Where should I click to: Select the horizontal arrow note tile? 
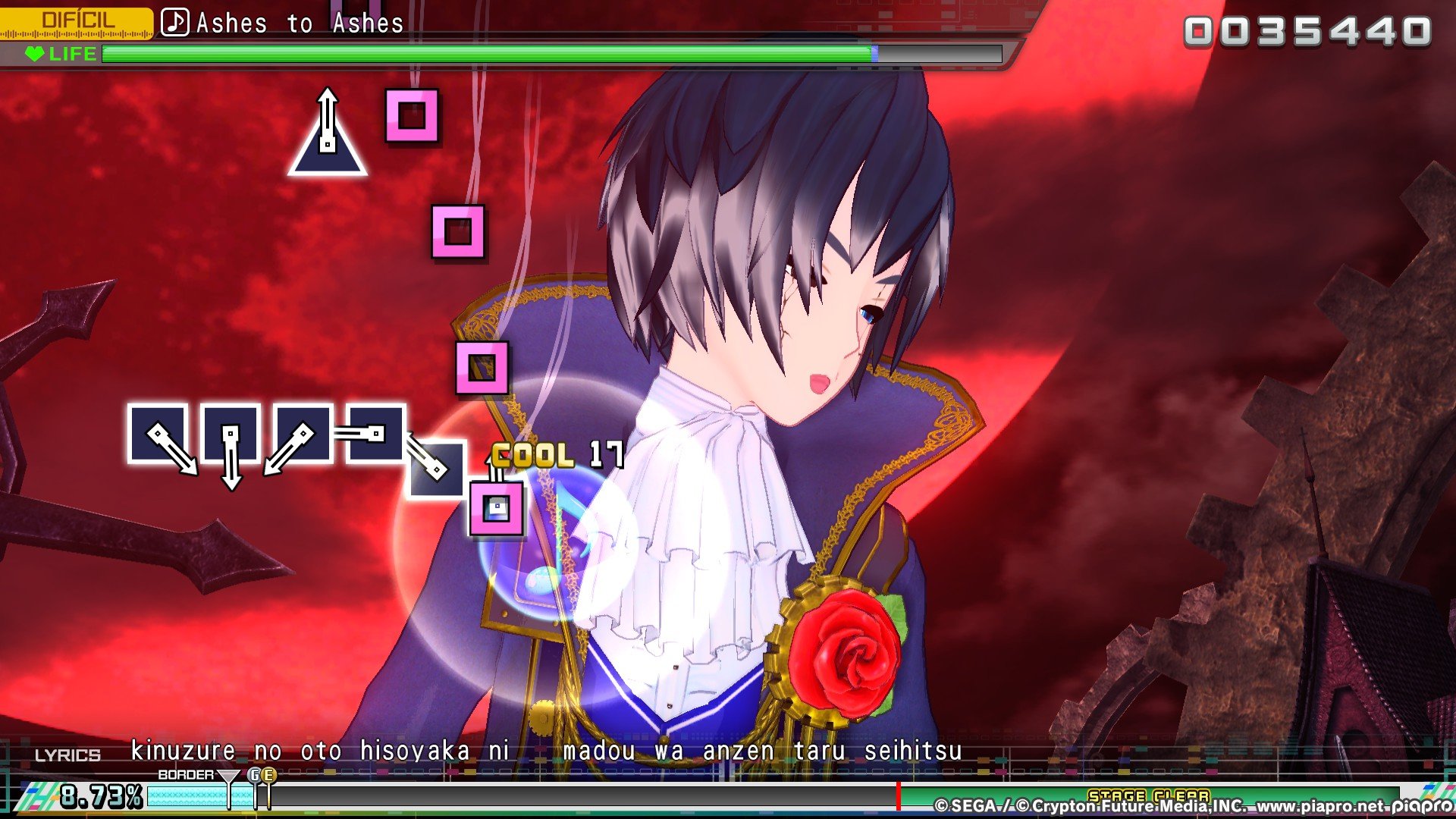point(375,434)
